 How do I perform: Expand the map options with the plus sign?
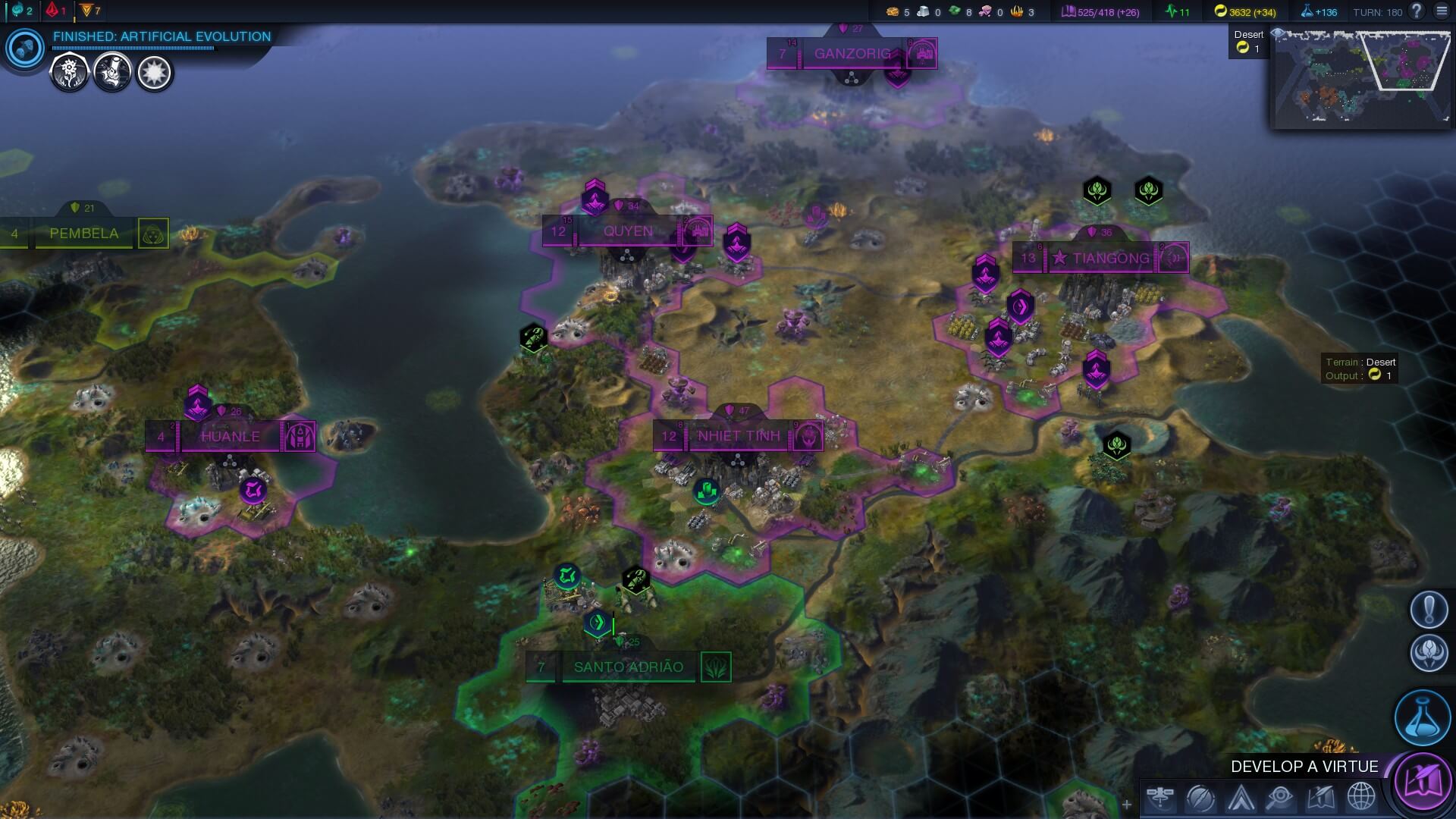1127,805
